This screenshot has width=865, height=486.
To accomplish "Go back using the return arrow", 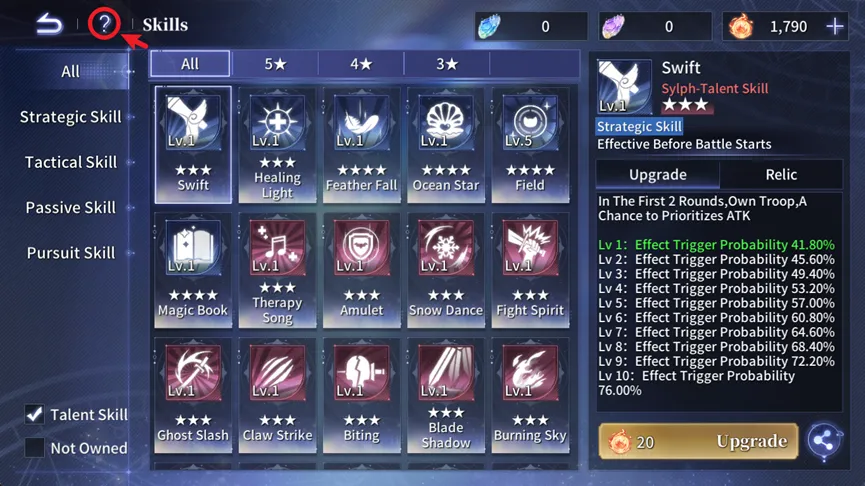I will (49, 25).
